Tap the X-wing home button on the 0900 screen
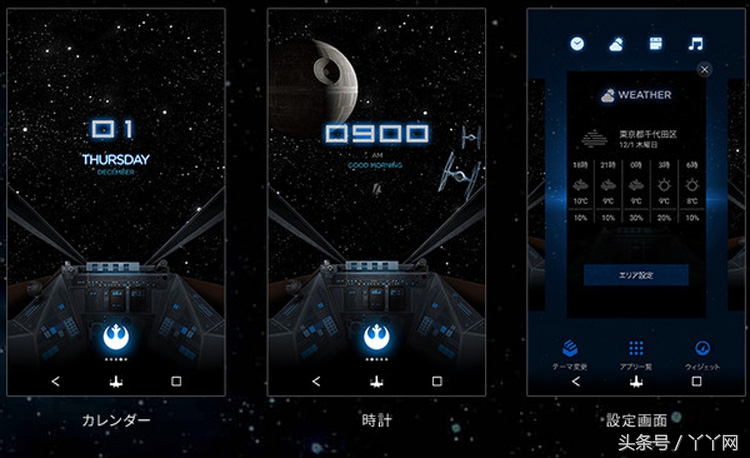This screenshot has width=750, height=458. (x=377, y=381)
